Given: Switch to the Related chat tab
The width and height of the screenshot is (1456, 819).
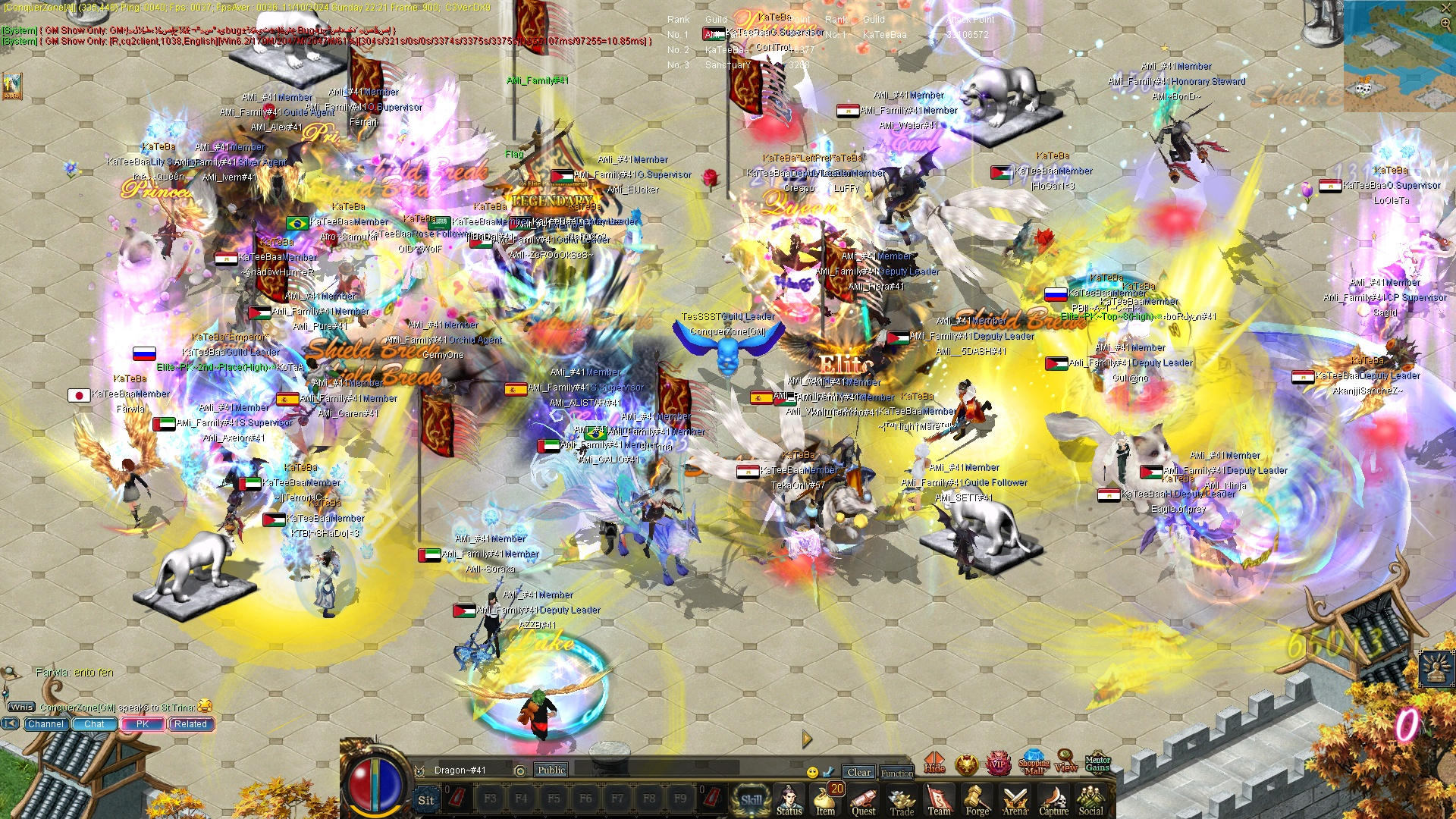Looking at the screenshot, I should click(190, 724).
